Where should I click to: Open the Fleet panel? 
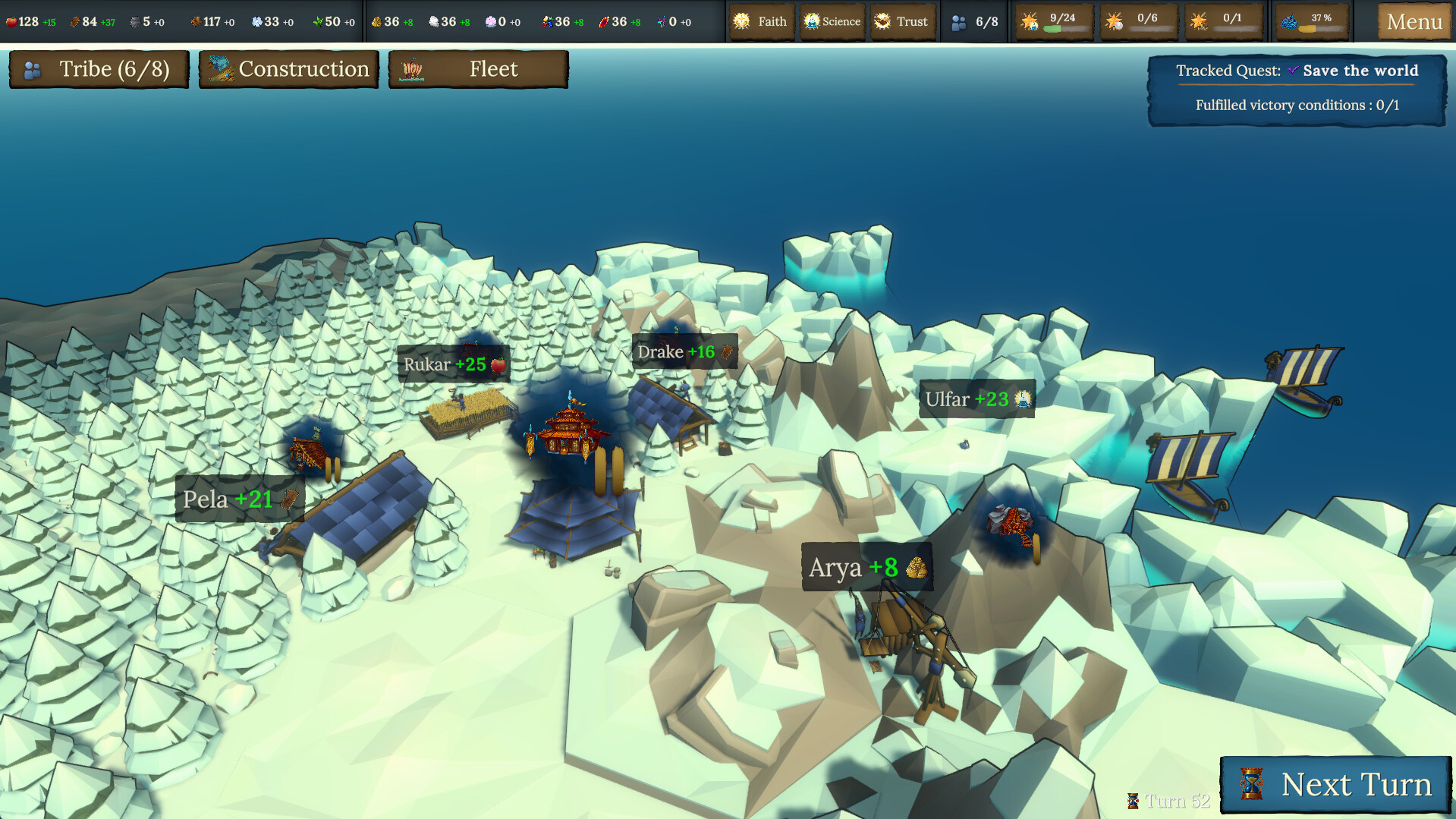pos(477,69)
